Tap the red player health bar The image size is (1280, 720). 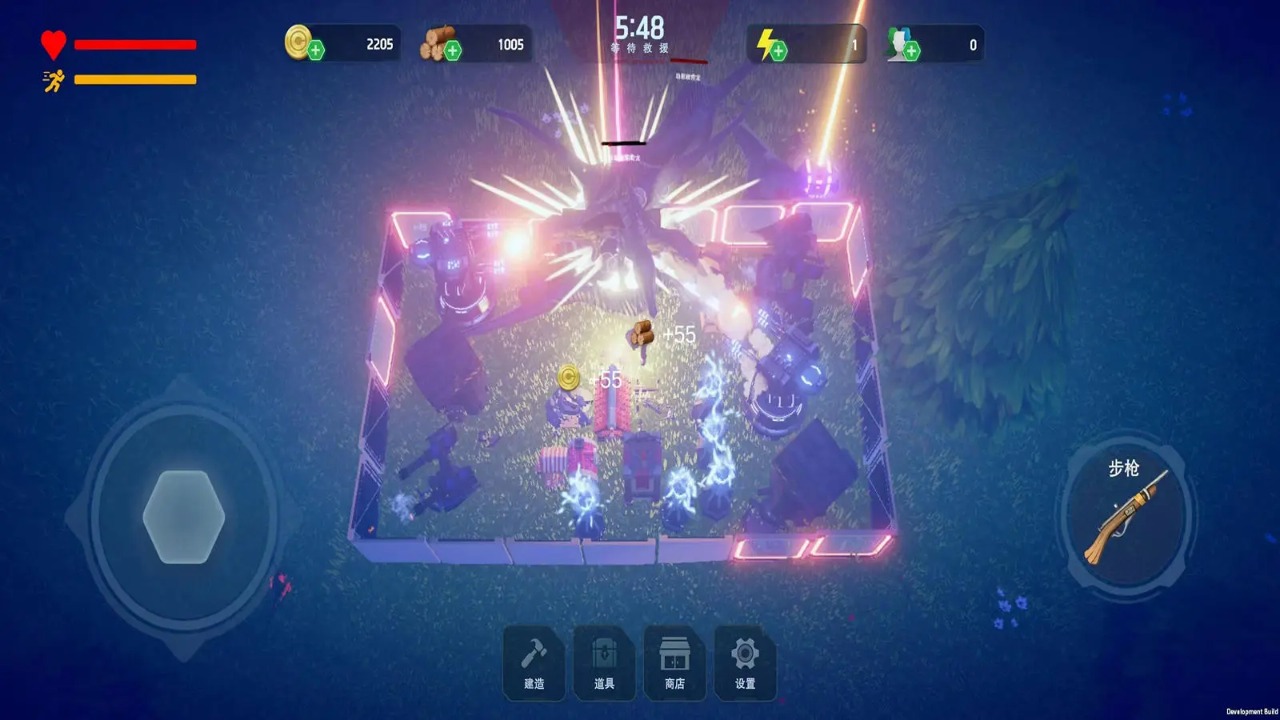(135, 44)
